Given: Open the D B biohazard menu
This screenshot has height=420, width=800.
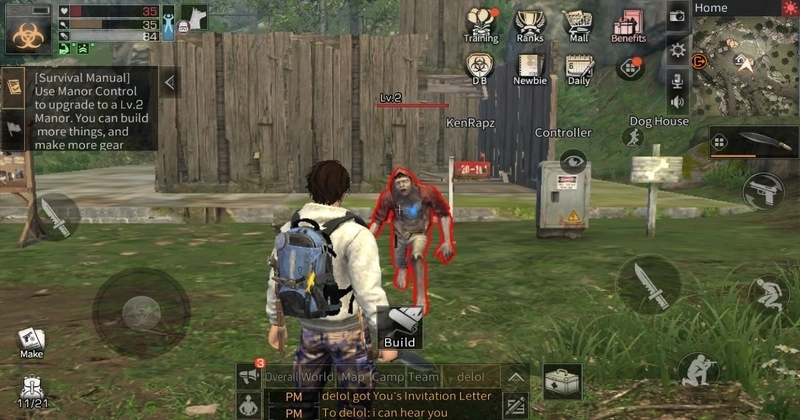Looking at the screenshot, I should (x=480, y=67).
